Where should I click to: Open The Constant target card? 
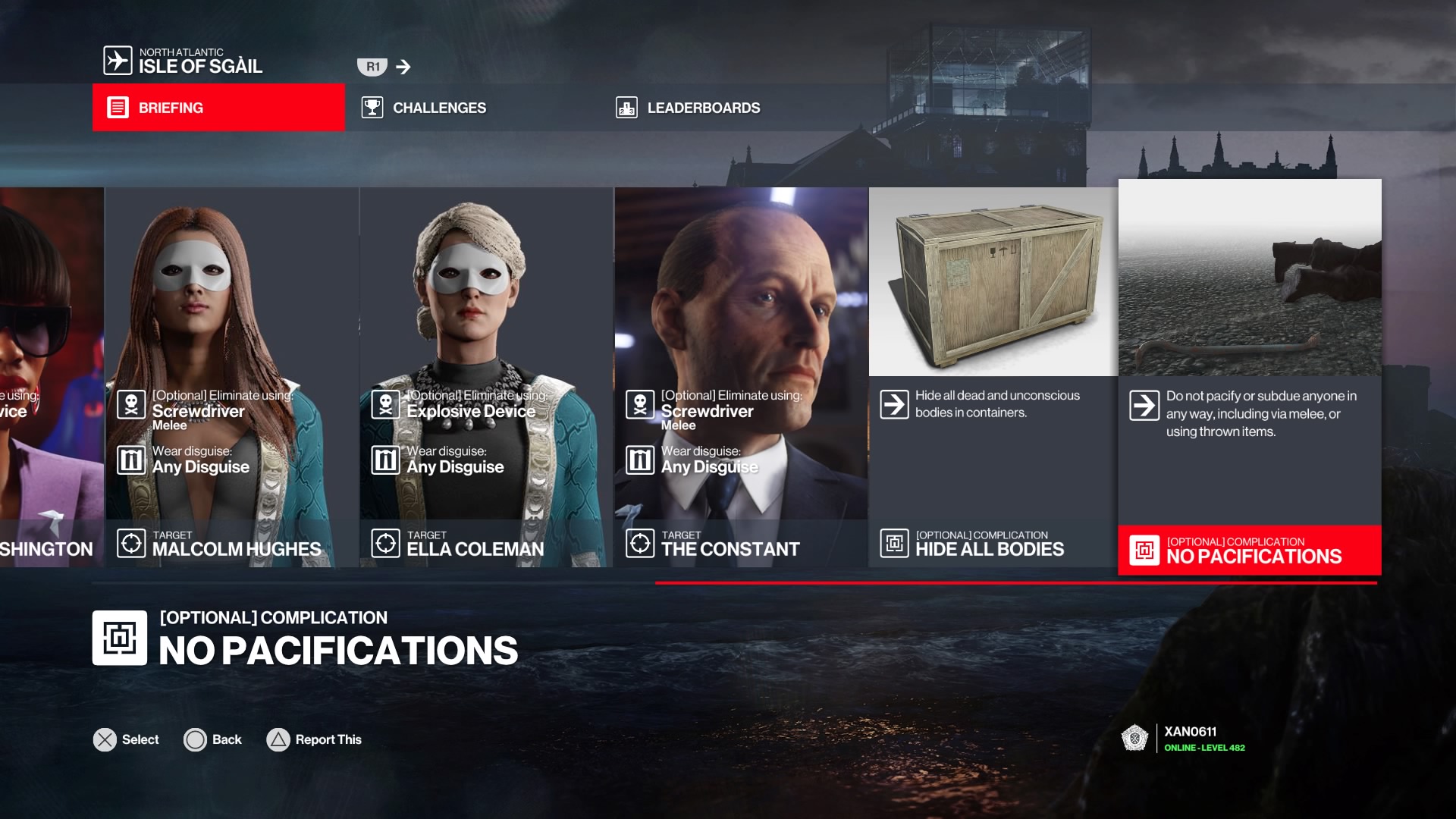[x=740, y=377]
